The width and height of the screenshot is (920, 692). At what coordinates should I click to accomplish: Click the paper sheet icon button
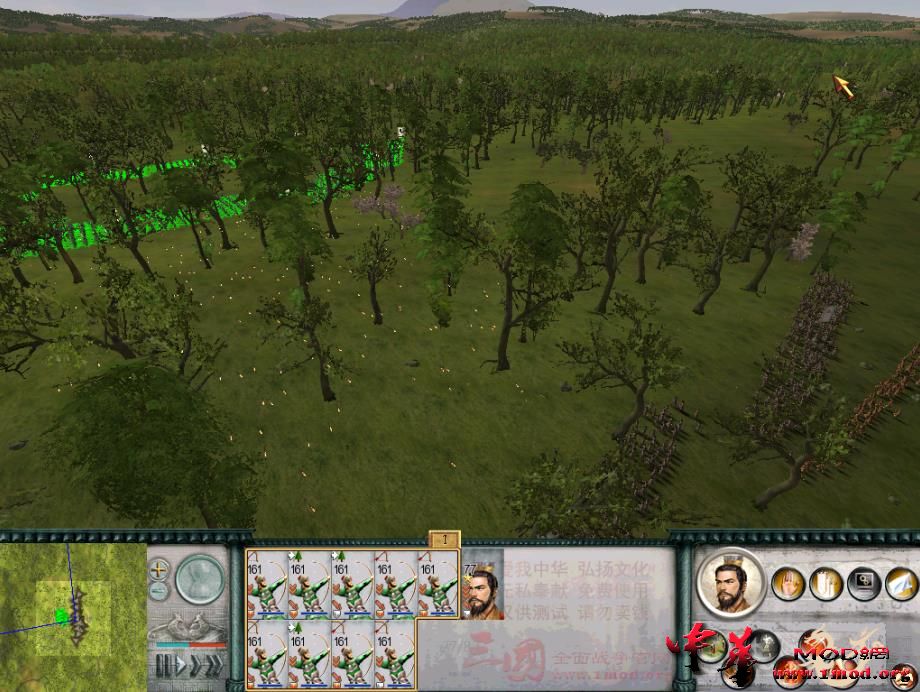coord(900,583)
